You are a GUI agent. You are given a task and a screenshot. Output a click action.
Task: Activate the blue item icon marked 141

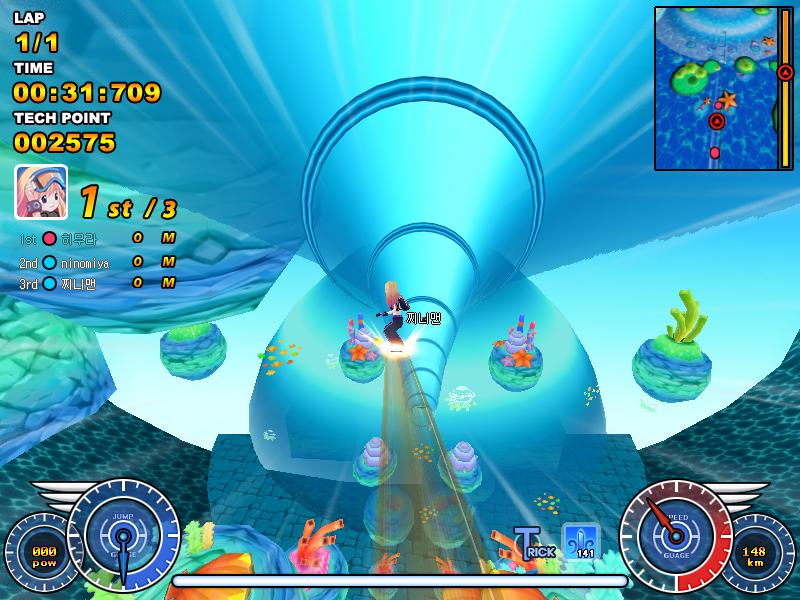[x=581, y=541]
